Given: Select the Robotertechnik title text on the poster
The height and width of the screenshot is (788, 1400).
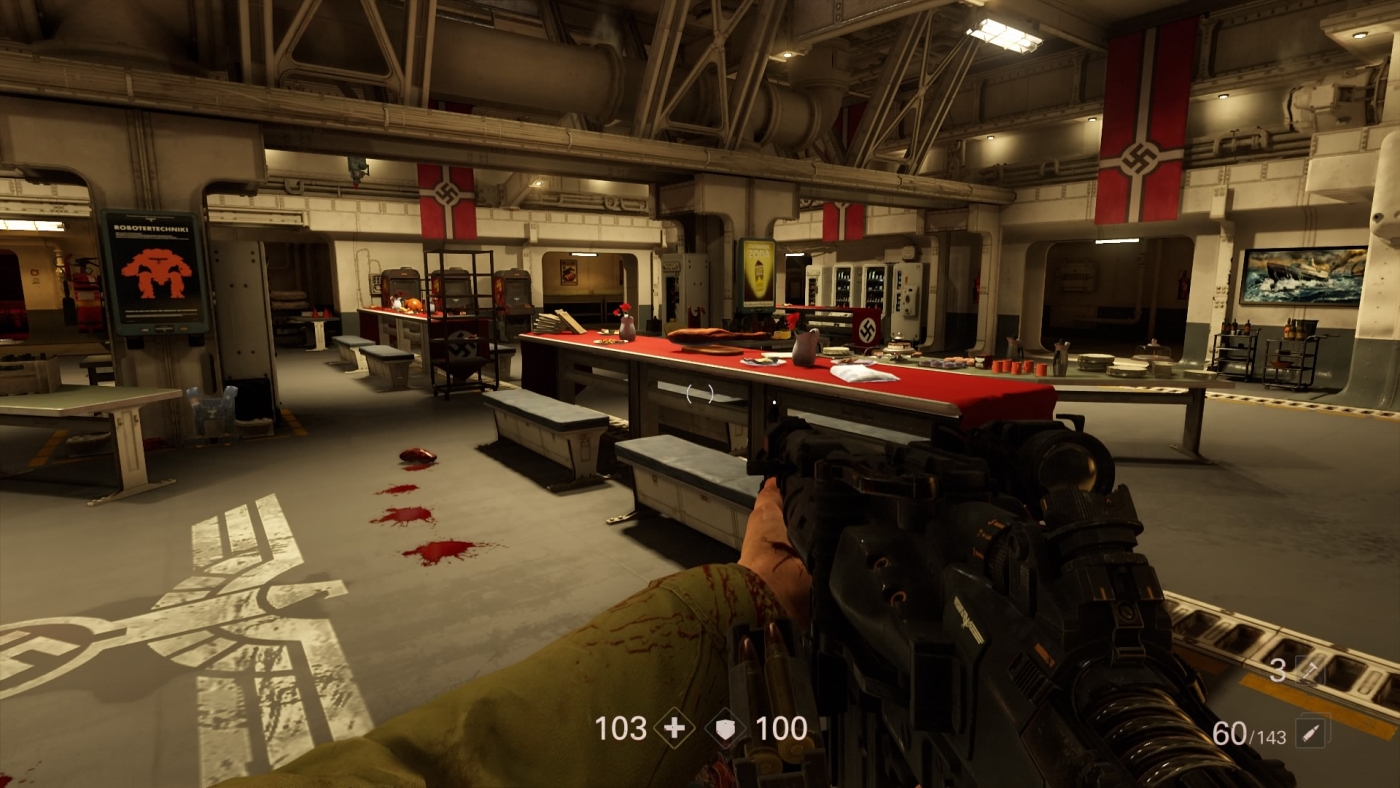Looking at the screenshot, I should point(151,228).
